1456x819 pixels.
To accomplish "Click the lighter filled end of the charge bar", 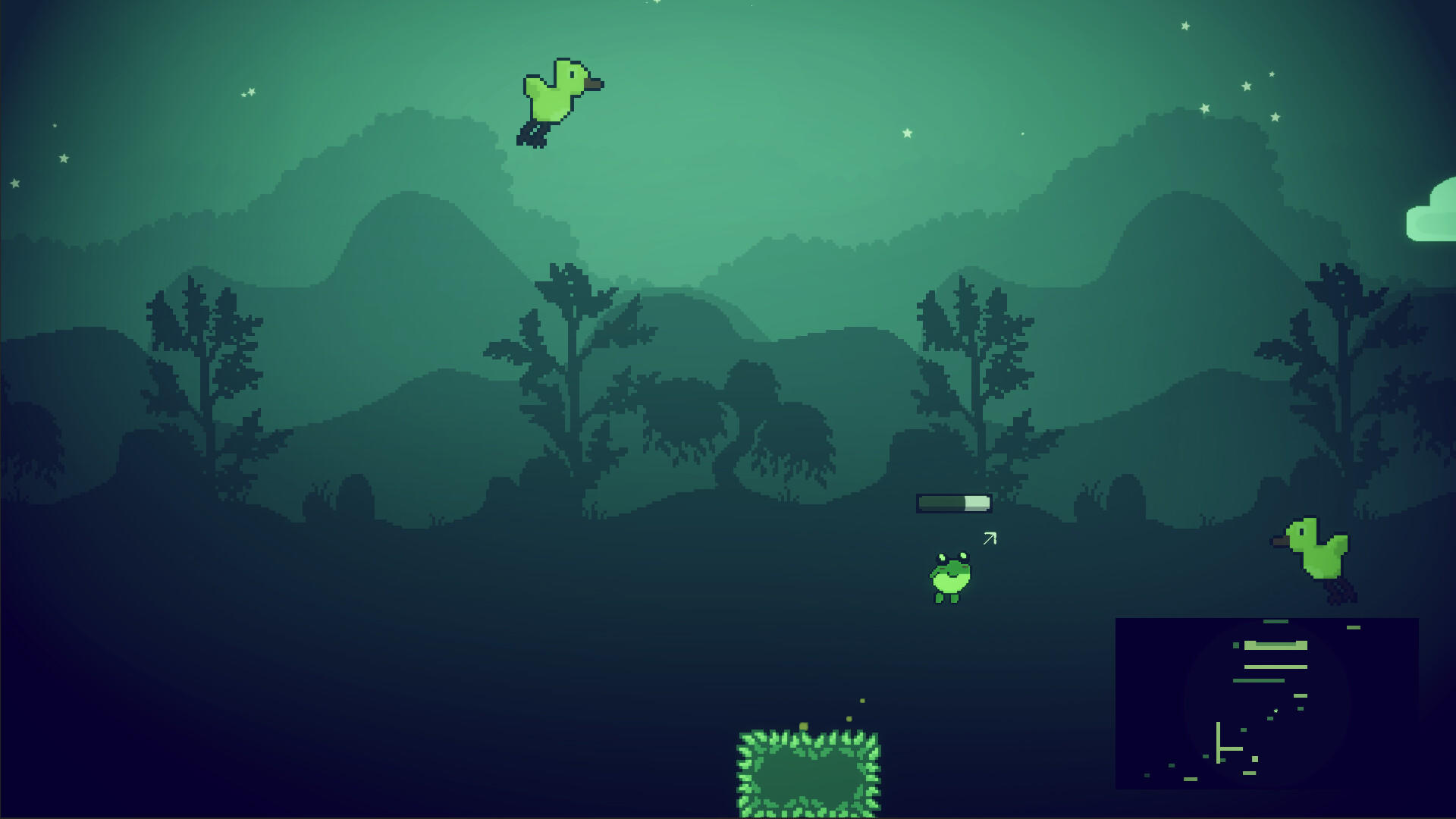I will point(977,503).
